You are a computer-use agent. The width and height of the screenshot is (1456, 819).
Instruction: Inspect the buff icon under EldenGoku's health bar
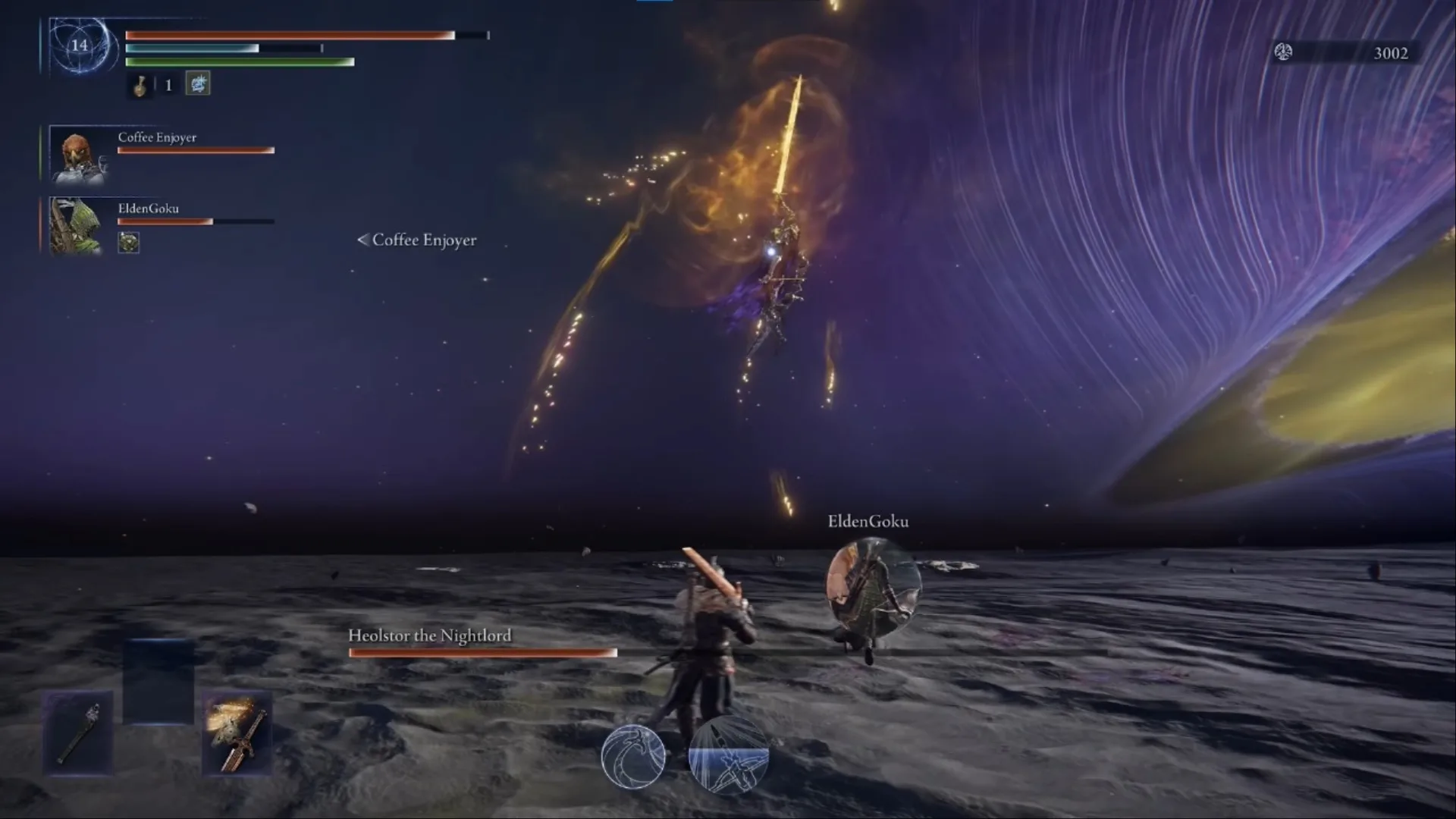(129, 243)
